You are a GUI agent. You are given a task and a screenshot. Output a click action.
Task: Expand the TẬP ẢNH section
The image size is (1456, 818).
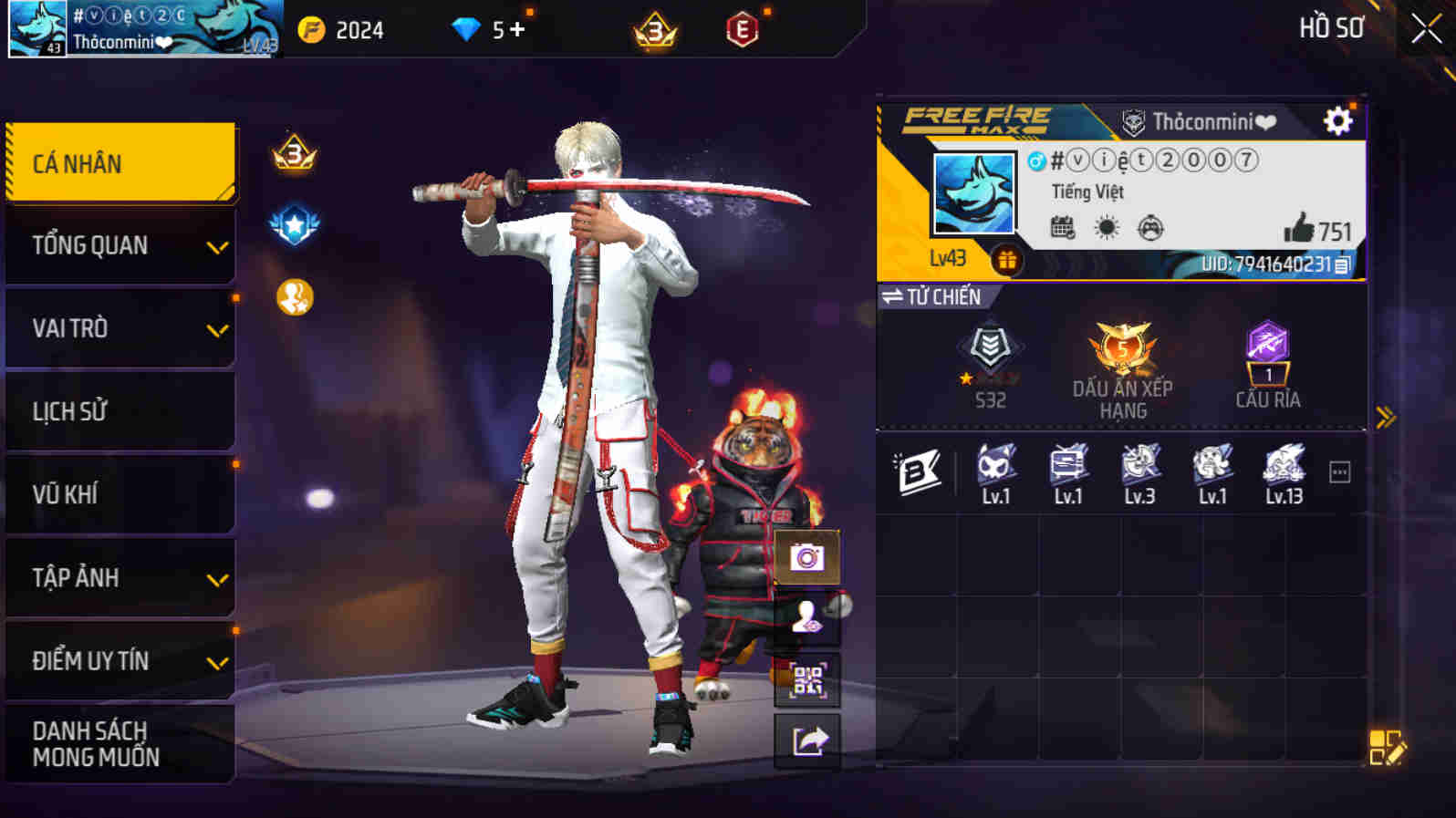[x=121, y=578]
